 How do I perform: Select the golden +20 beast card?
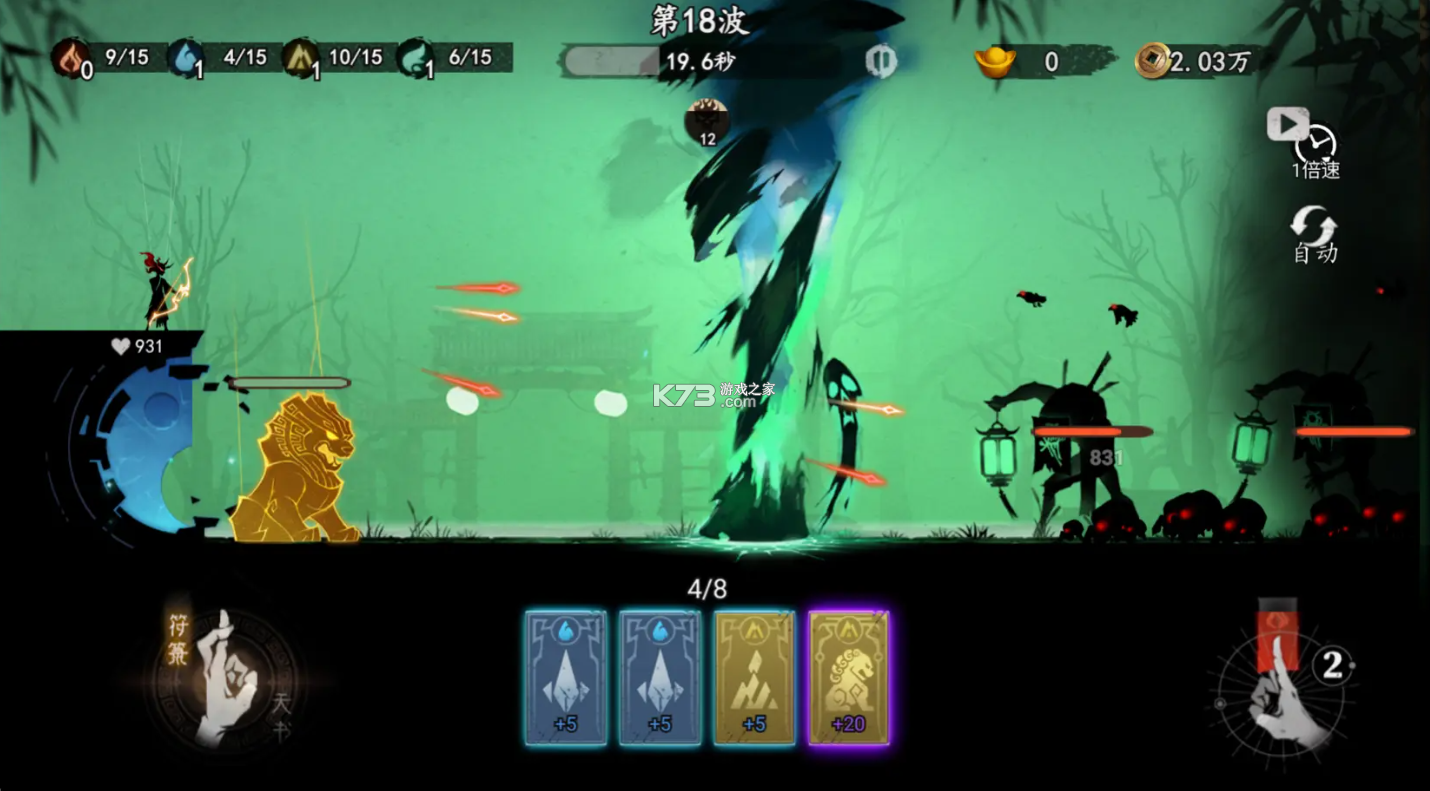(x=849, y=675)
